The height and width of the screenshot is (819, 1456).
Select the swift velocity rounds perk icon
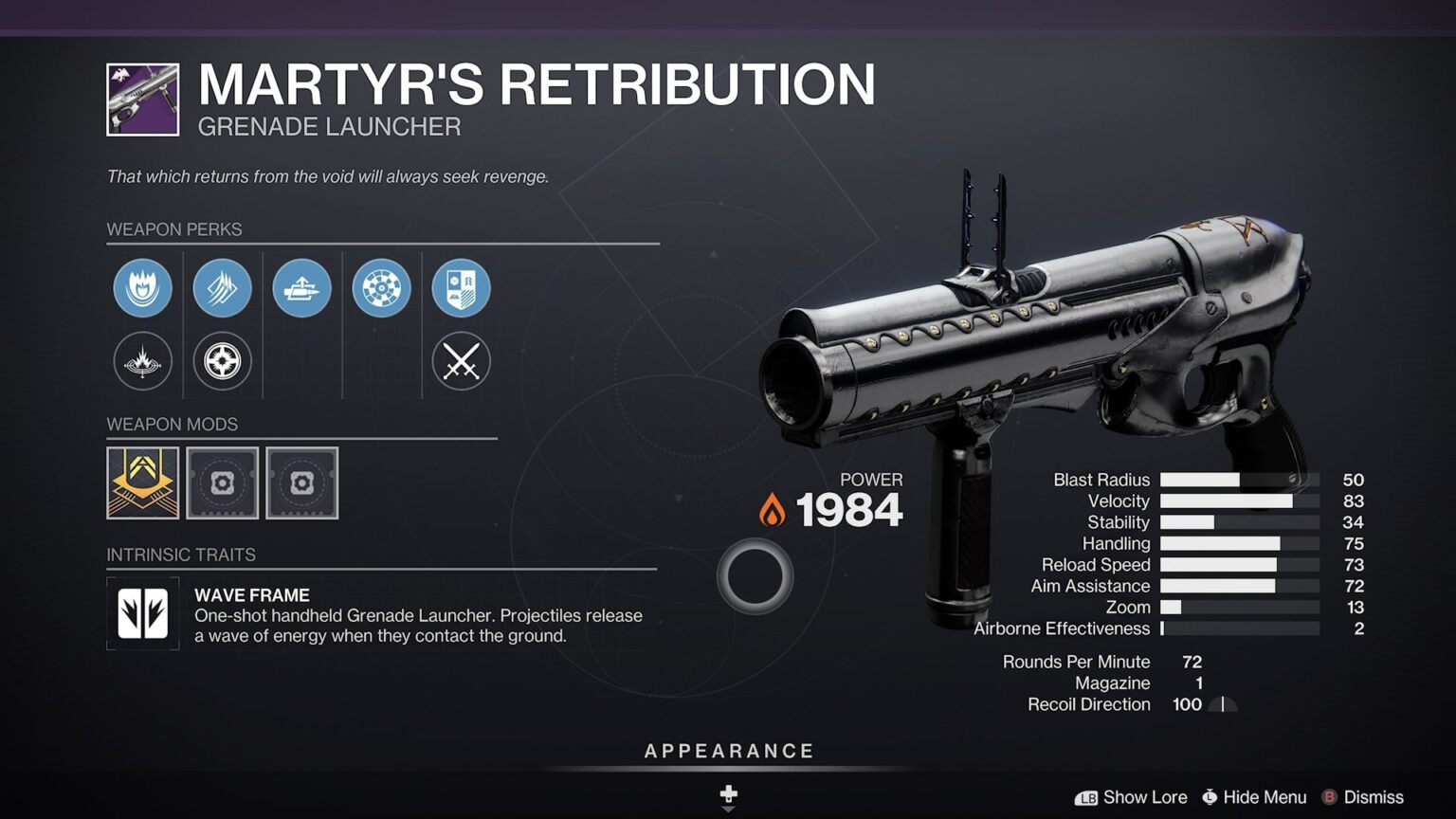[x=222, y=288]
